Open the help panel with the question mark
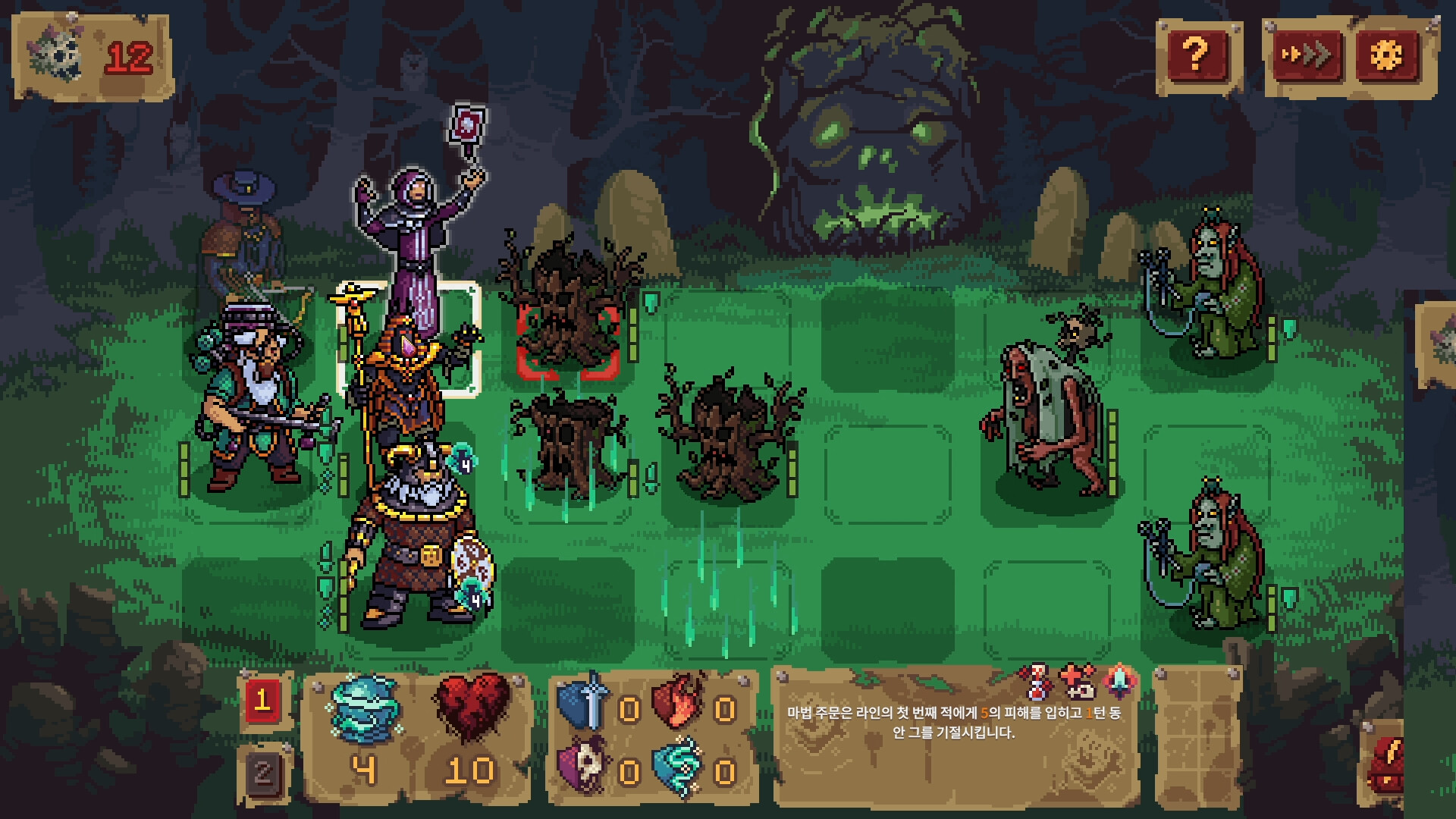The height and width of the screenshot is (819, 1456). pos(1197,57)
